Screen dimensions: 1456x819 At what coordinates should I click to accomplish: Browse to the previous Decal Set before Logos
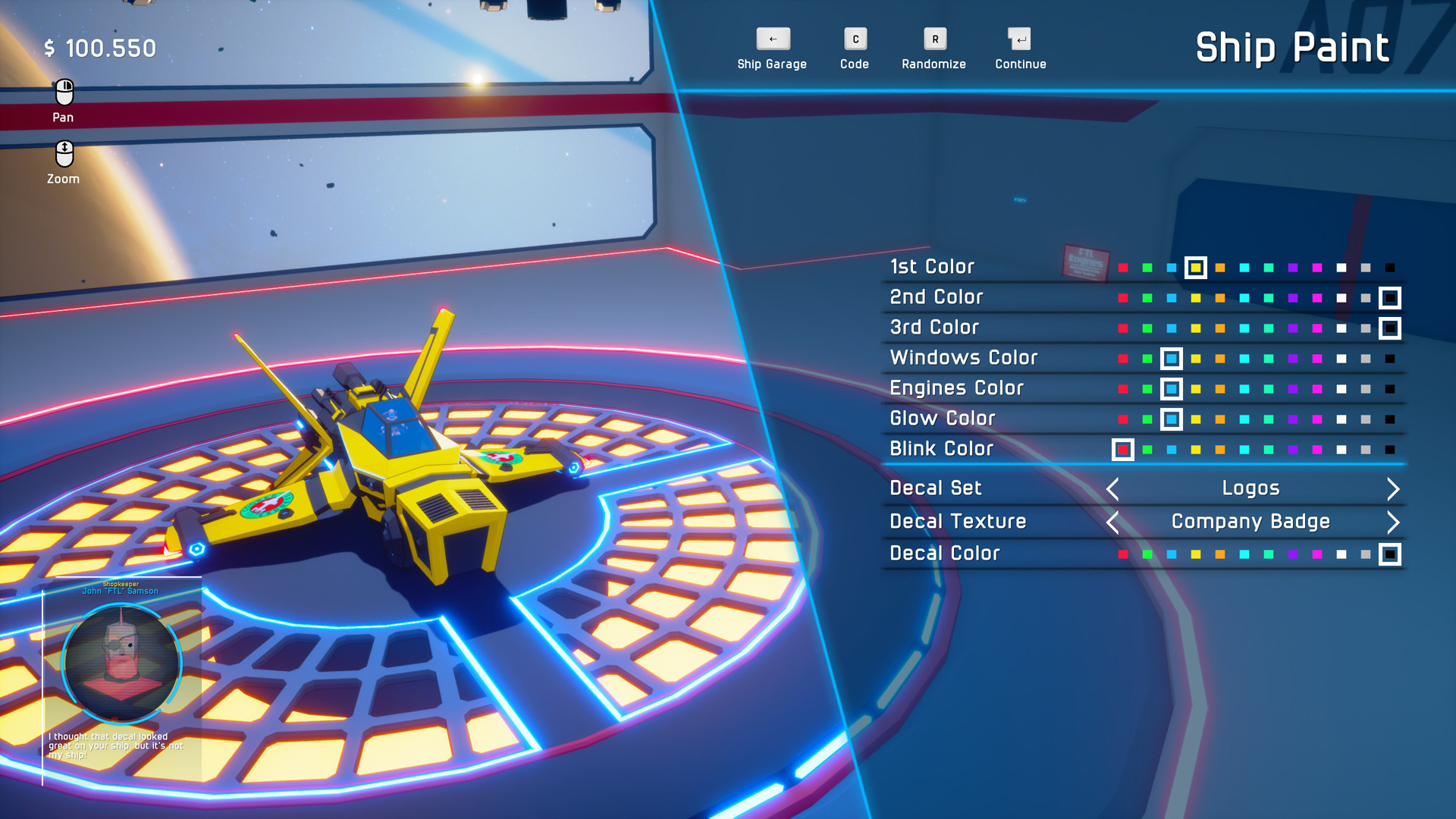pos(1112,489)
